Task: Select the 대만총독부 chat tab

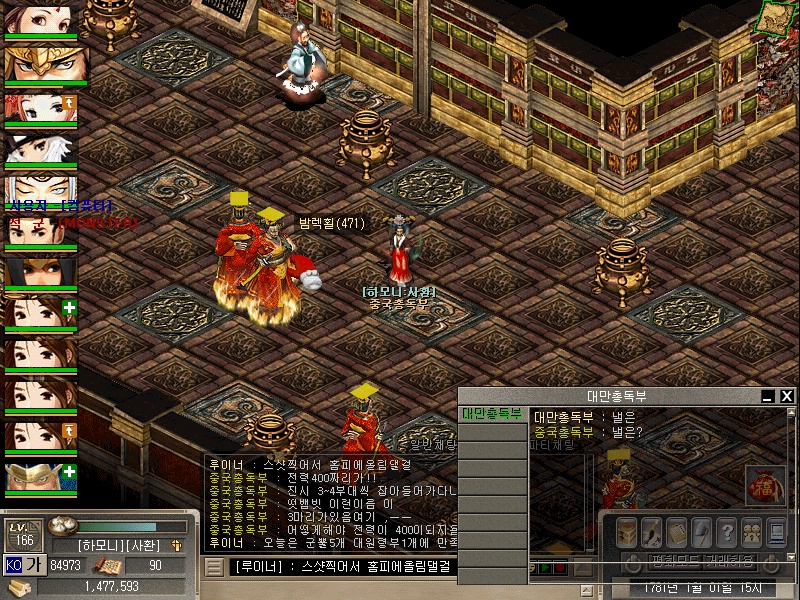Action: point(492,414)
